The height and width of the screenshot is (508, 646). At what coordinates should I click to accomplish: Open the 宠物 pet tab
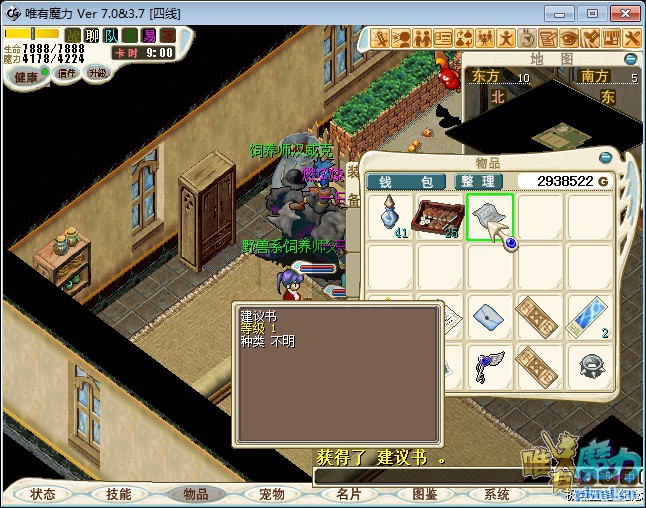272,494
